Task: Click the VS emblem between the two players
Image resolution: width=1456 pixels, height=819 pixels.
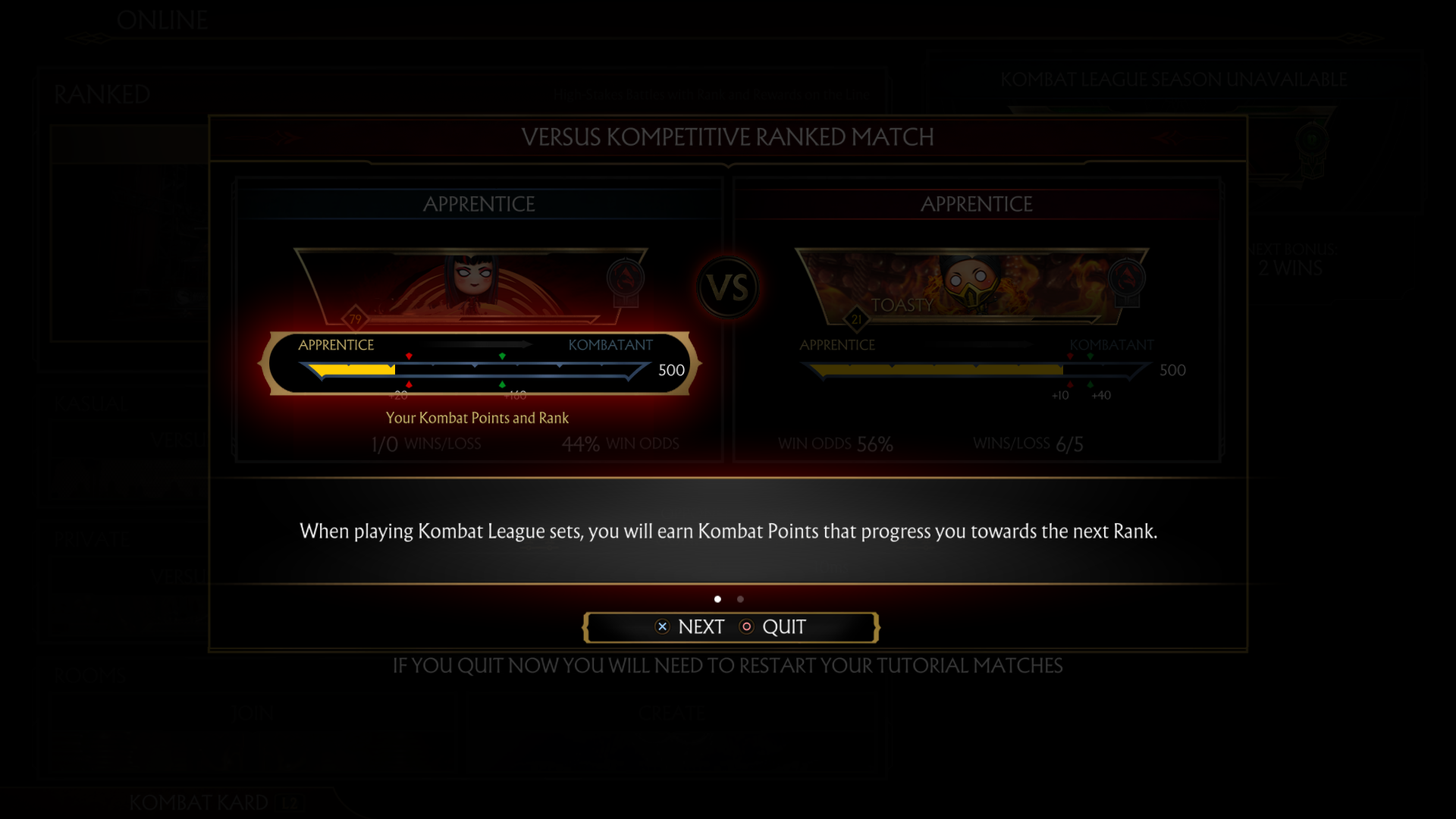Action: coord(726,288)
